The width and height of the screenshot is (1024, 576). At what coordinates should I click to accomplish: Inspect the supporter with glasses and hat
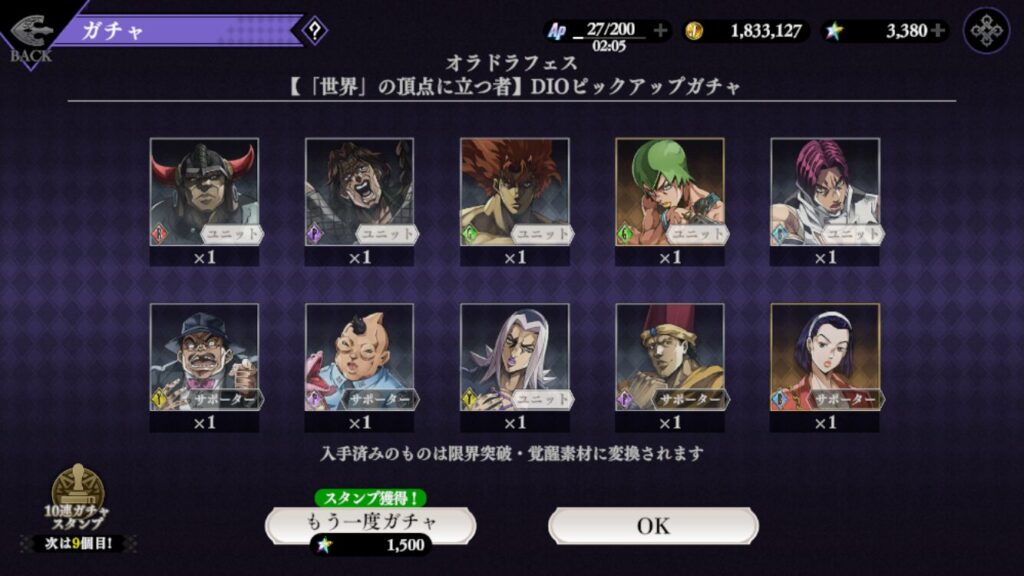(204, 358)
